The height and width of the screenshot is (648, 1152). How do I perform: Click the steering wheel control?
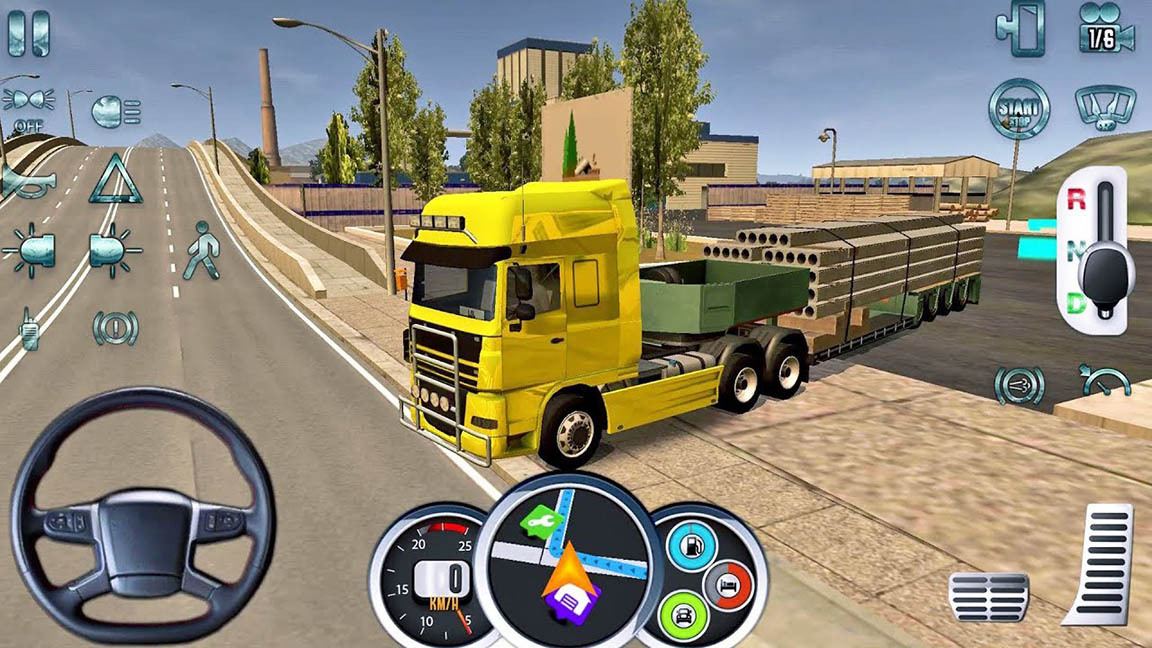tap(143, 514)
